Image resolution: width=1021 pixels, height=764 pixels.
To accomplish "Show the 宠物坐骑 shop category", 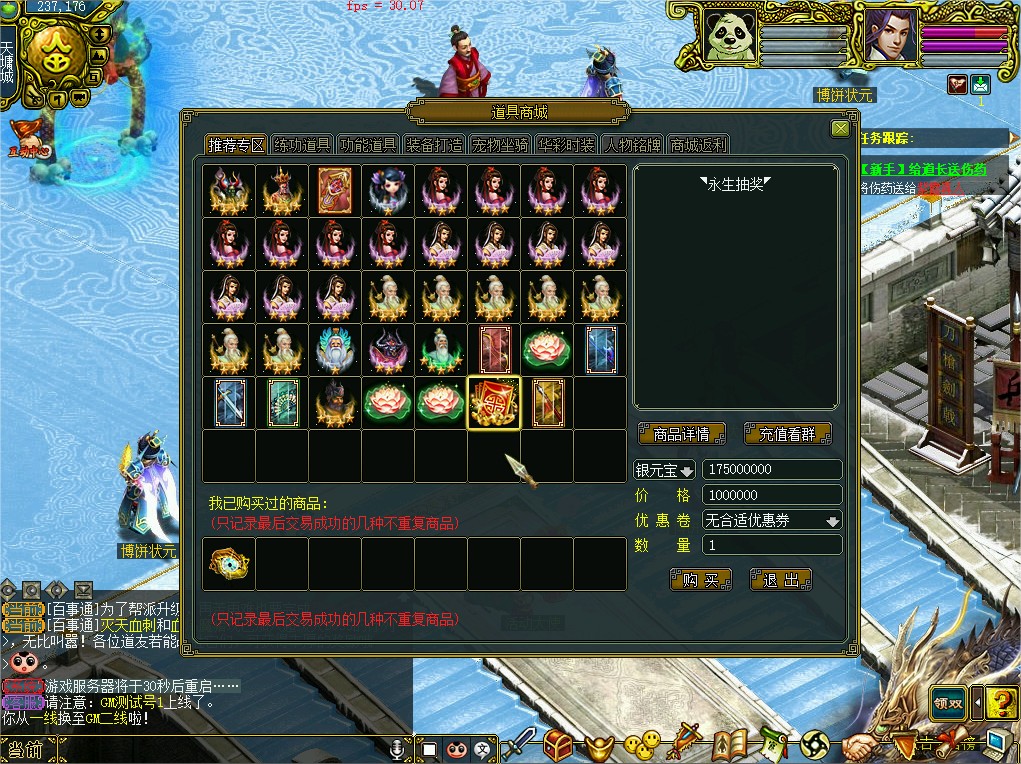I will (x=500, y=145).
